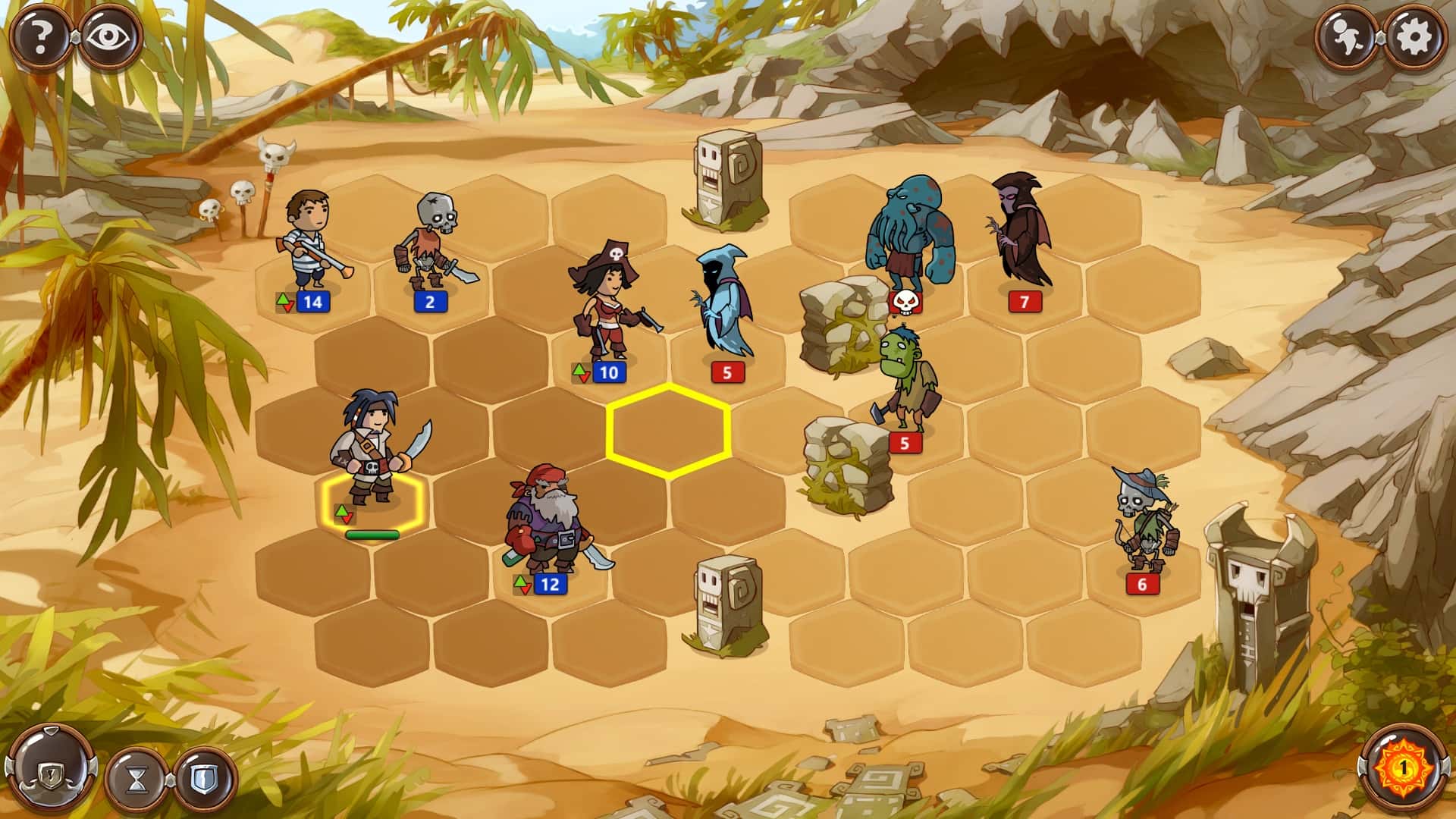Attack the green zombie holding a hammer
The image size is (1456, 819).
(x=904, y=379)
